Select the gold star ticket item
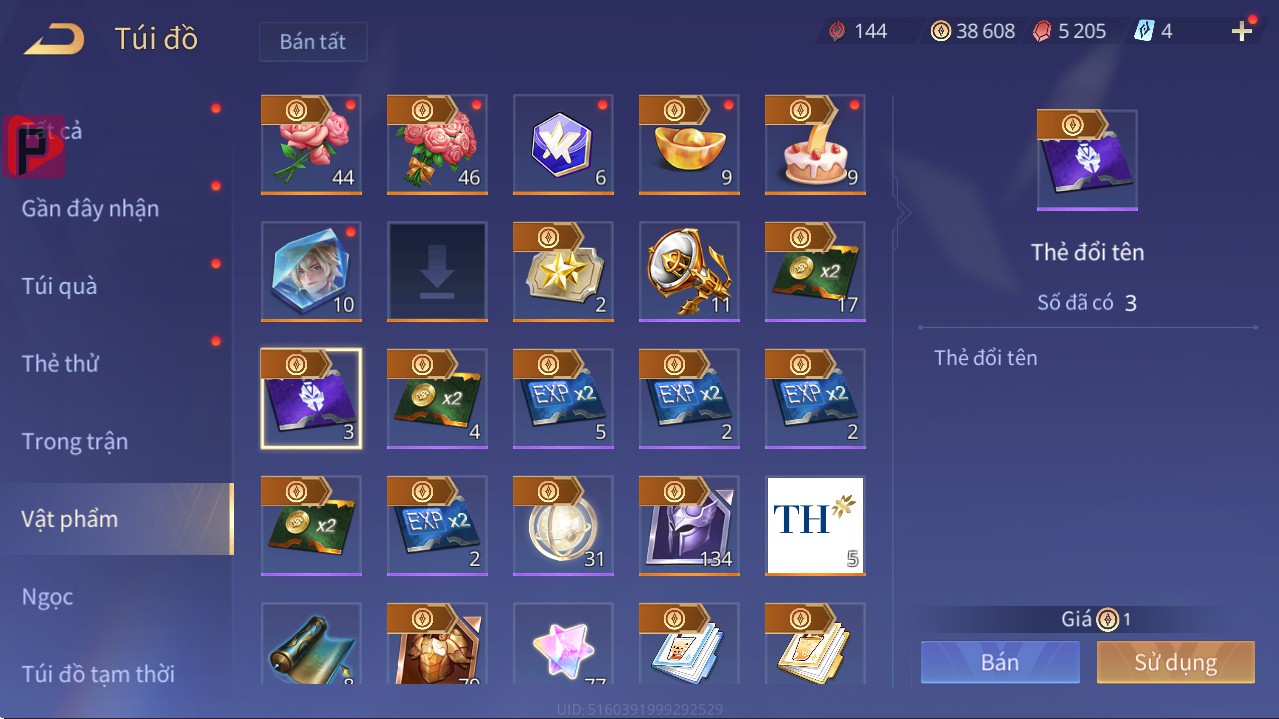This screenshot has width=1279, height=719. 563,272
